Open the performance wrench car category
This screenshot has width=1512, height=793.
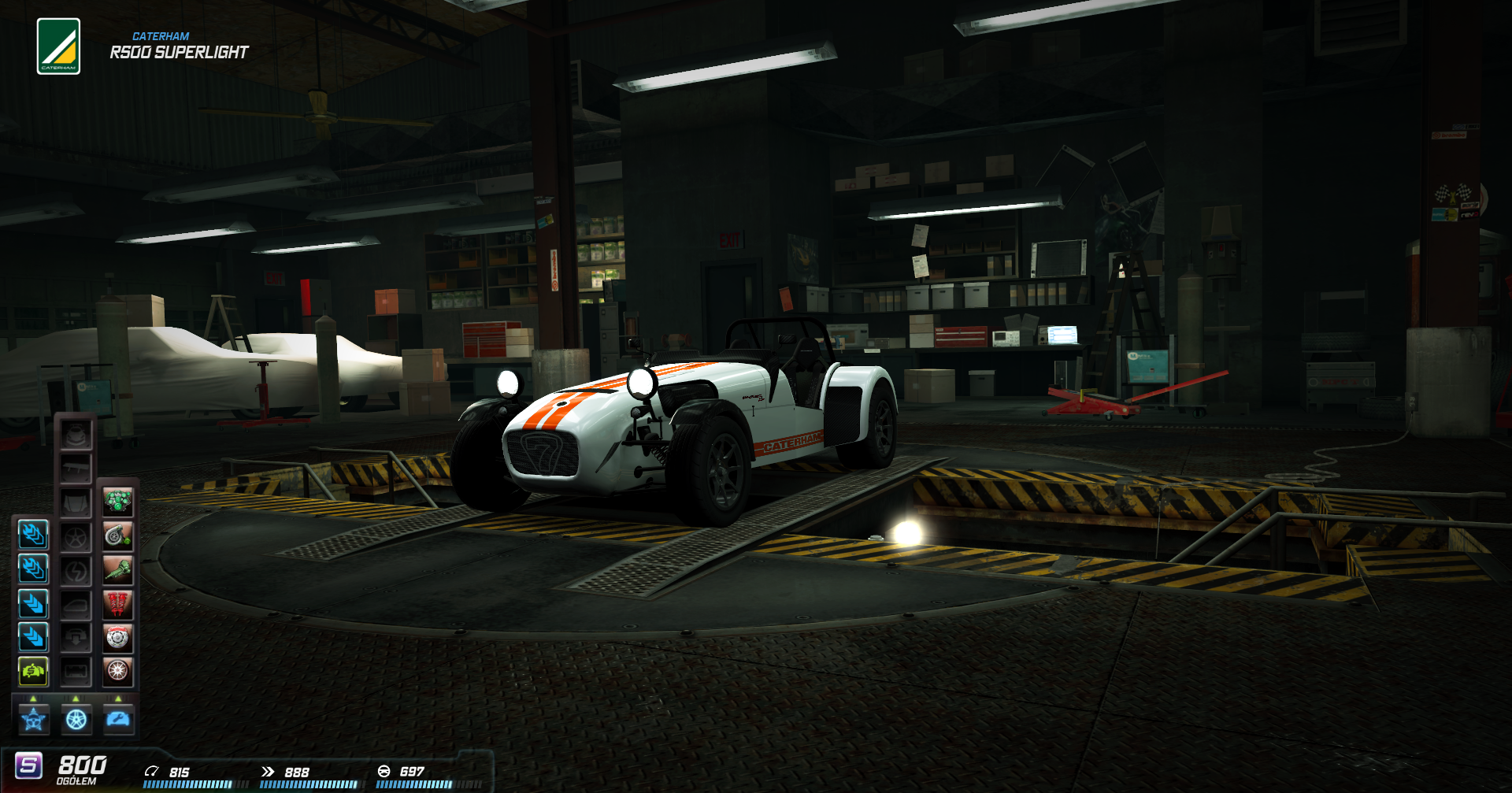118,719
